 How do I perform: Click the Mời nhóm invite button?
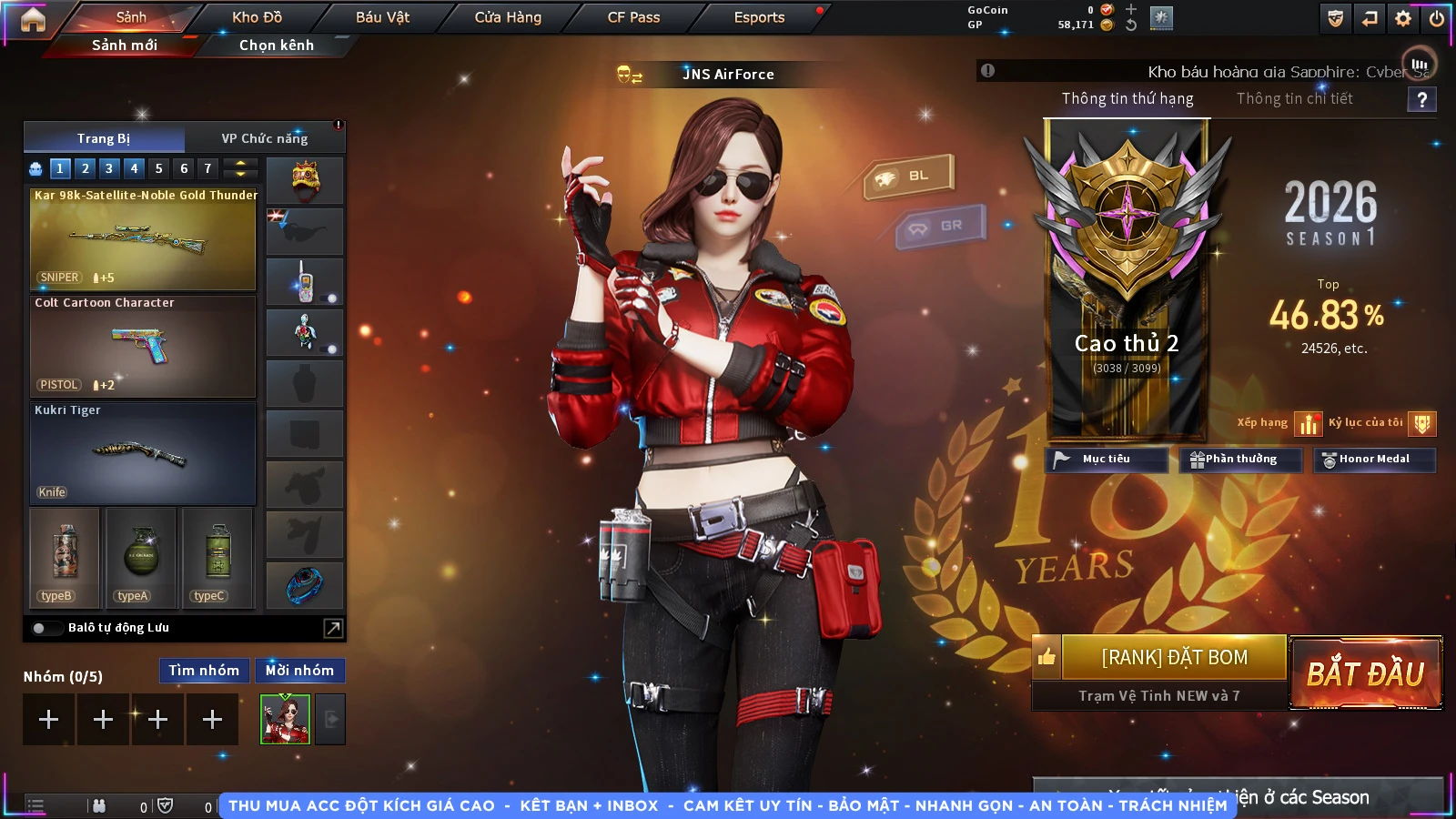coord(299,671)
